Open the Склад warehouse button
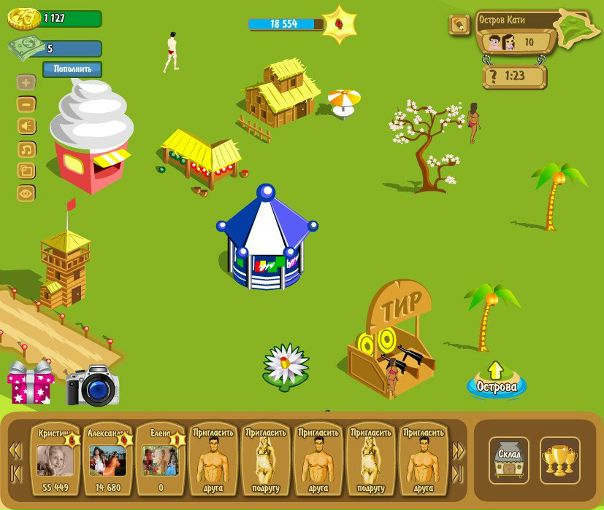The width and height of the screenshot is (604, 510). [509, 459]
